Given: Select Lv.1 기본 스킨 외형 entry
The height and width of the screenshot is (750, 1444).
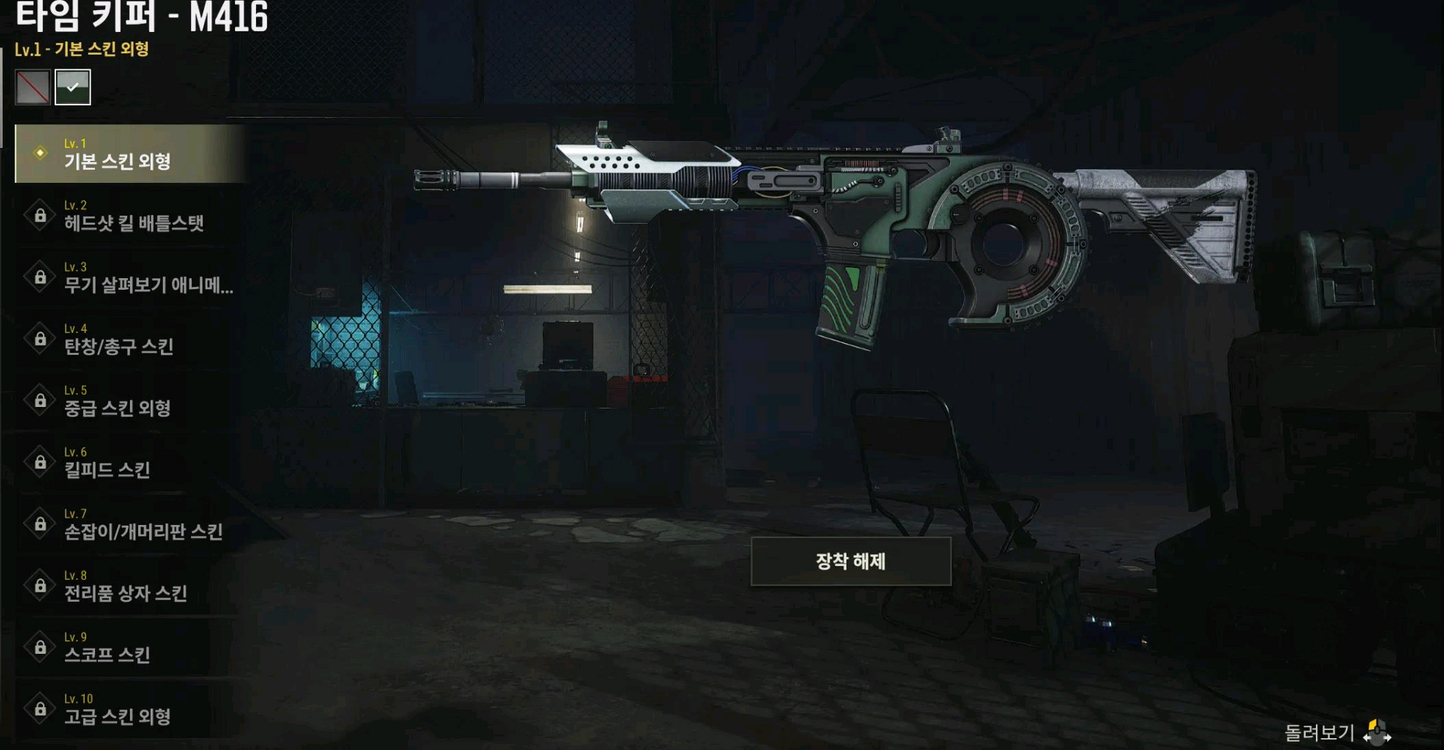Looking at the screenshot, I should point(130,154).
